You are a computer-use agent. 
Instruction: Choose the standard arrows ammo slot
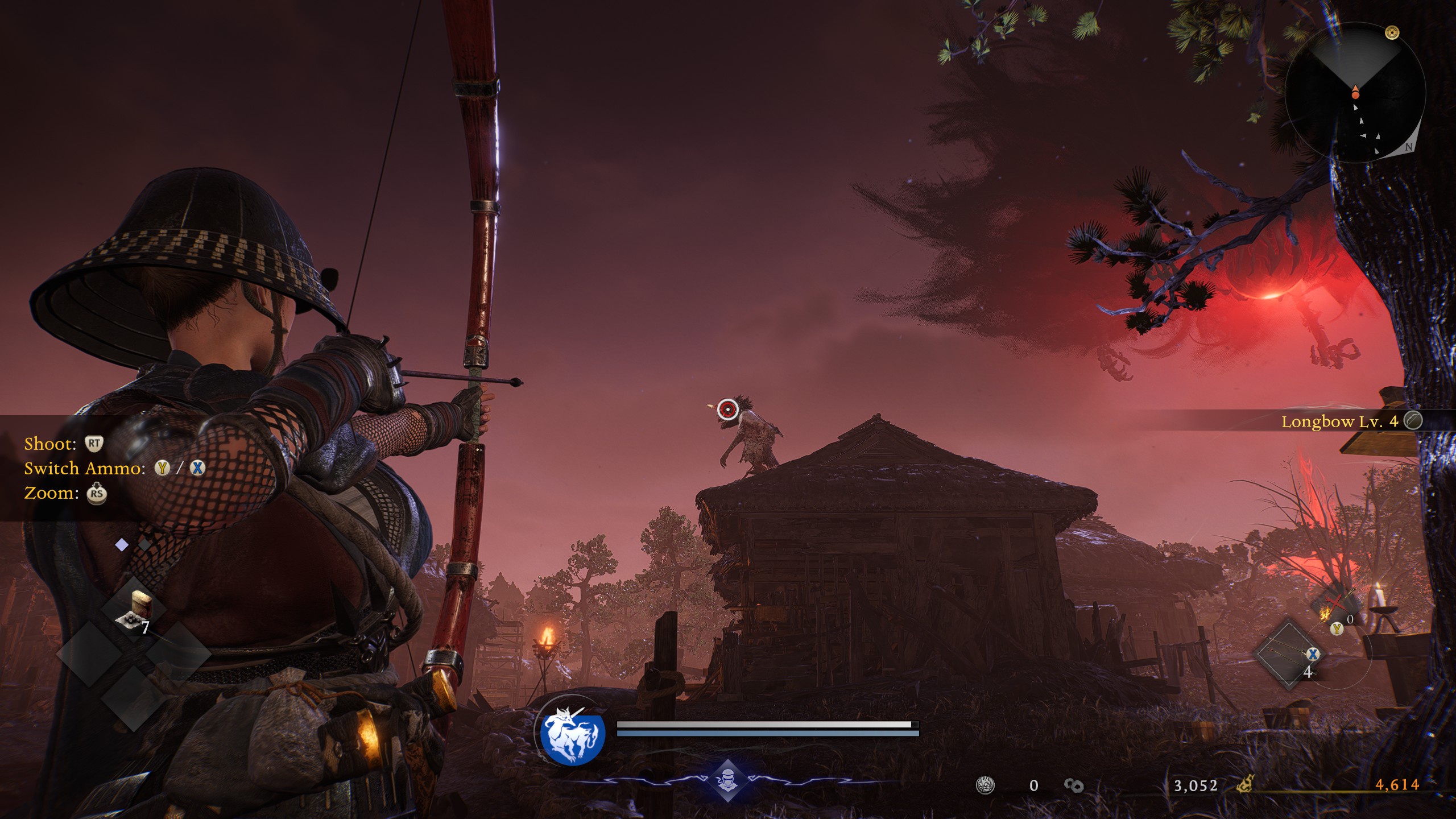(x=1289, y=655)
